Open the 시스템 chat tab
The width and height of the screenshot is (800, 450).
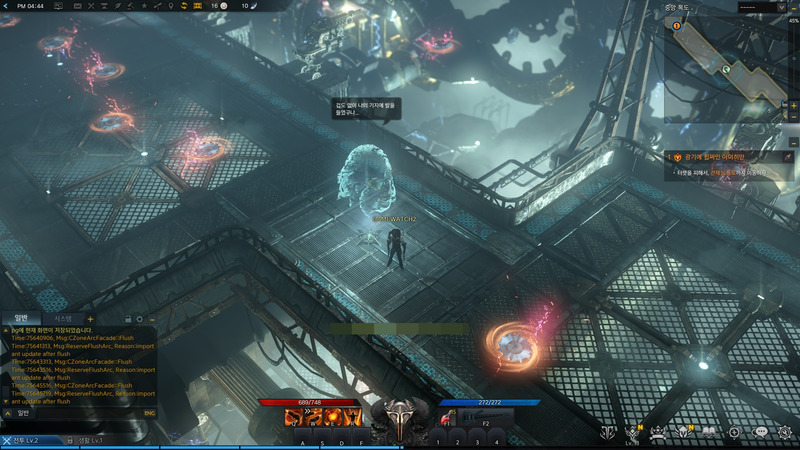(x=62, y=318)
